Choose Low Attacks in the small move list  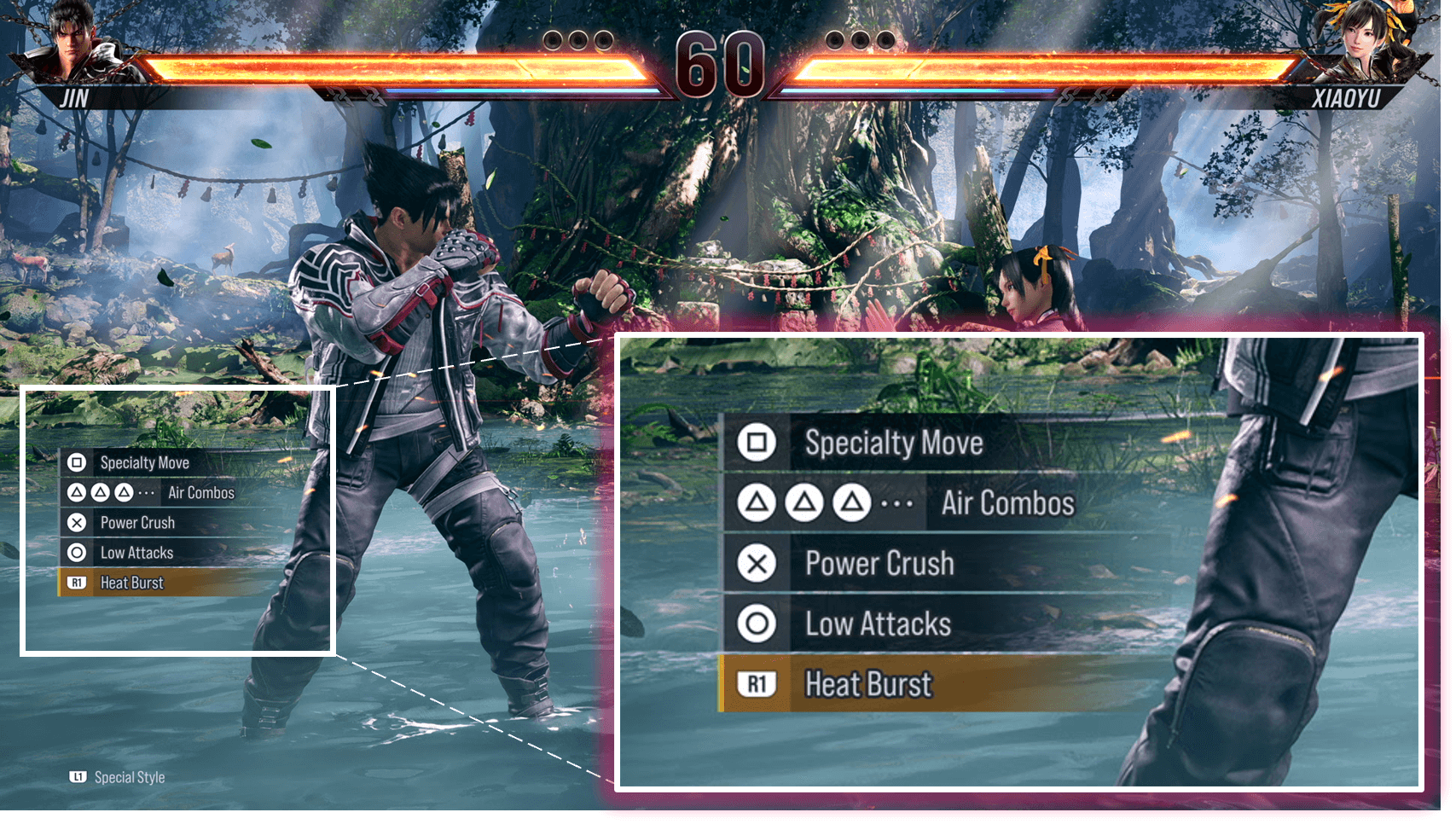point(136,553)
